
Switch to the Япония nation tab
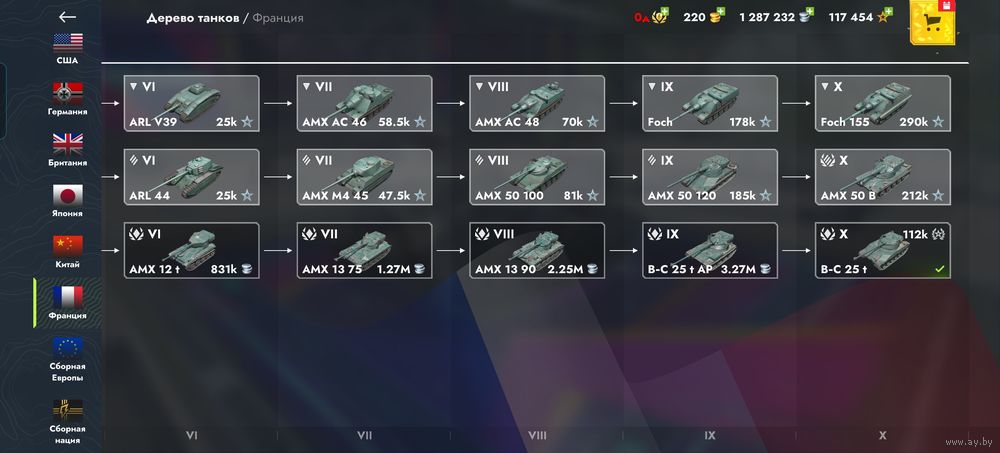click(67, 201)
